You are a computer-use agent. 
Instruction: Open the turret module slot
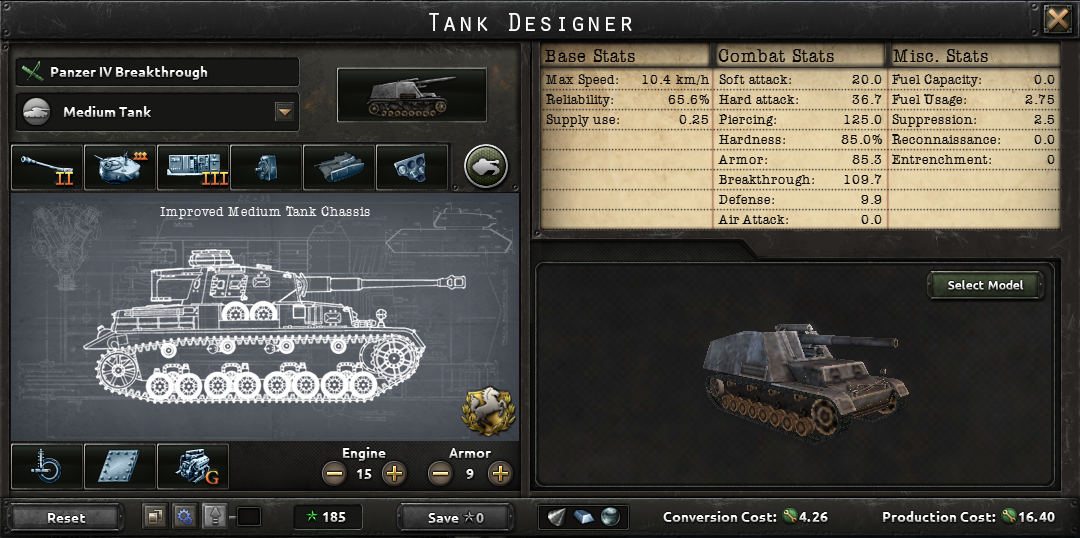(x=121, y=167)
